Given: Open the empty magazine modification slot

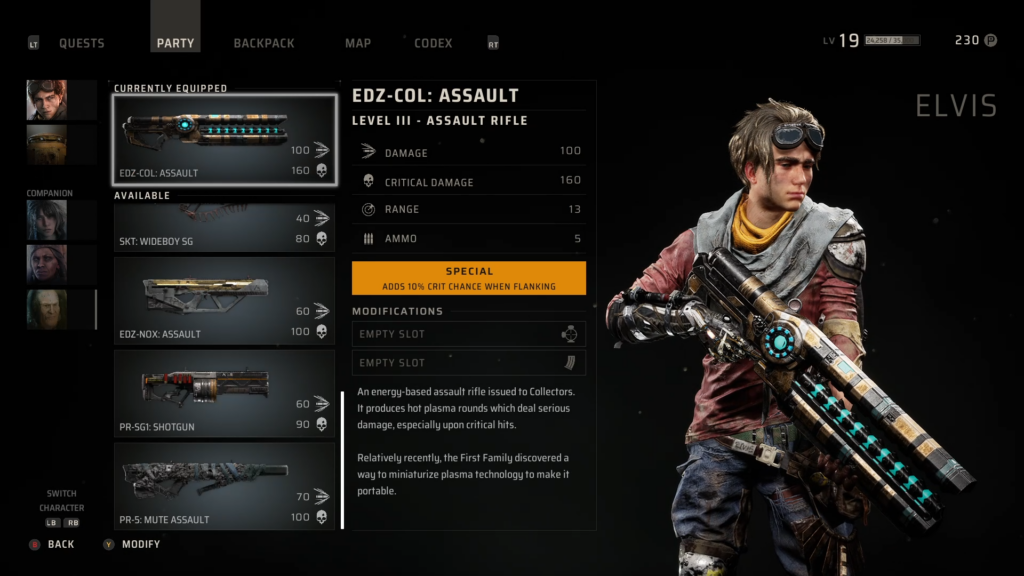Looking at the screenshot, I should coord(468,363).
